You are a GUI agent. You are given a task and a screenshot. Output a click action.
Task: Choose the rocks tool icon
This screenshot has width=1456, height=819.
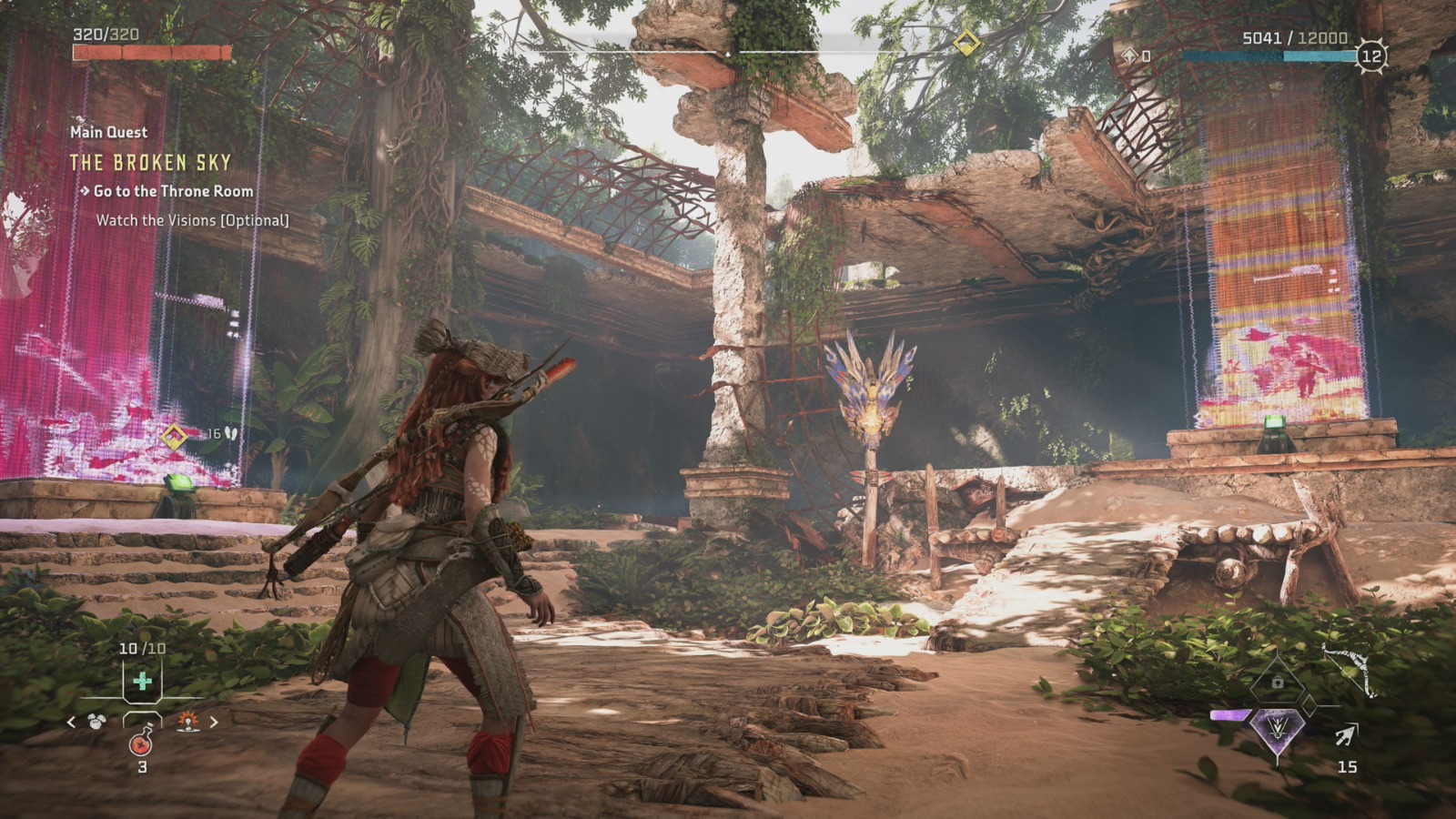pos(97,722)
